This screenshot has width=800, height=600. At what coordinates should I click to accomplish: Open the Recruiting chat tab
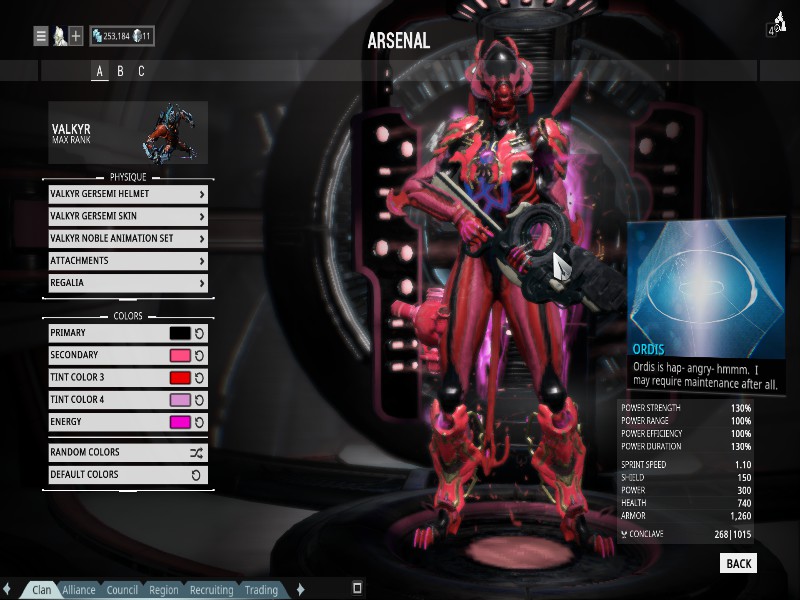[211, 590]
